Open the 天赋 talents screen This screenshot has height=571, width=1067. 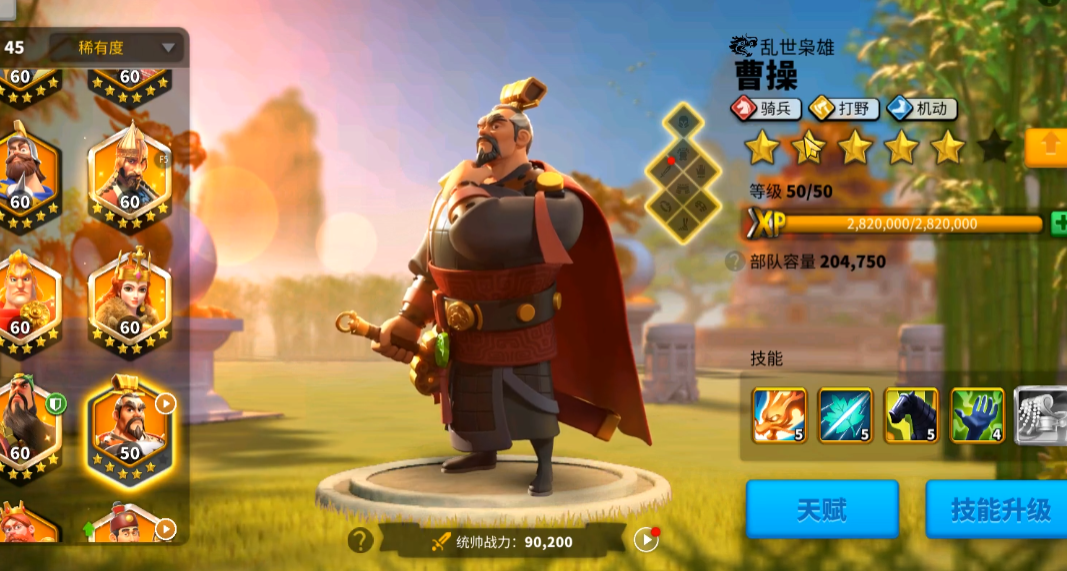[821, 510]
